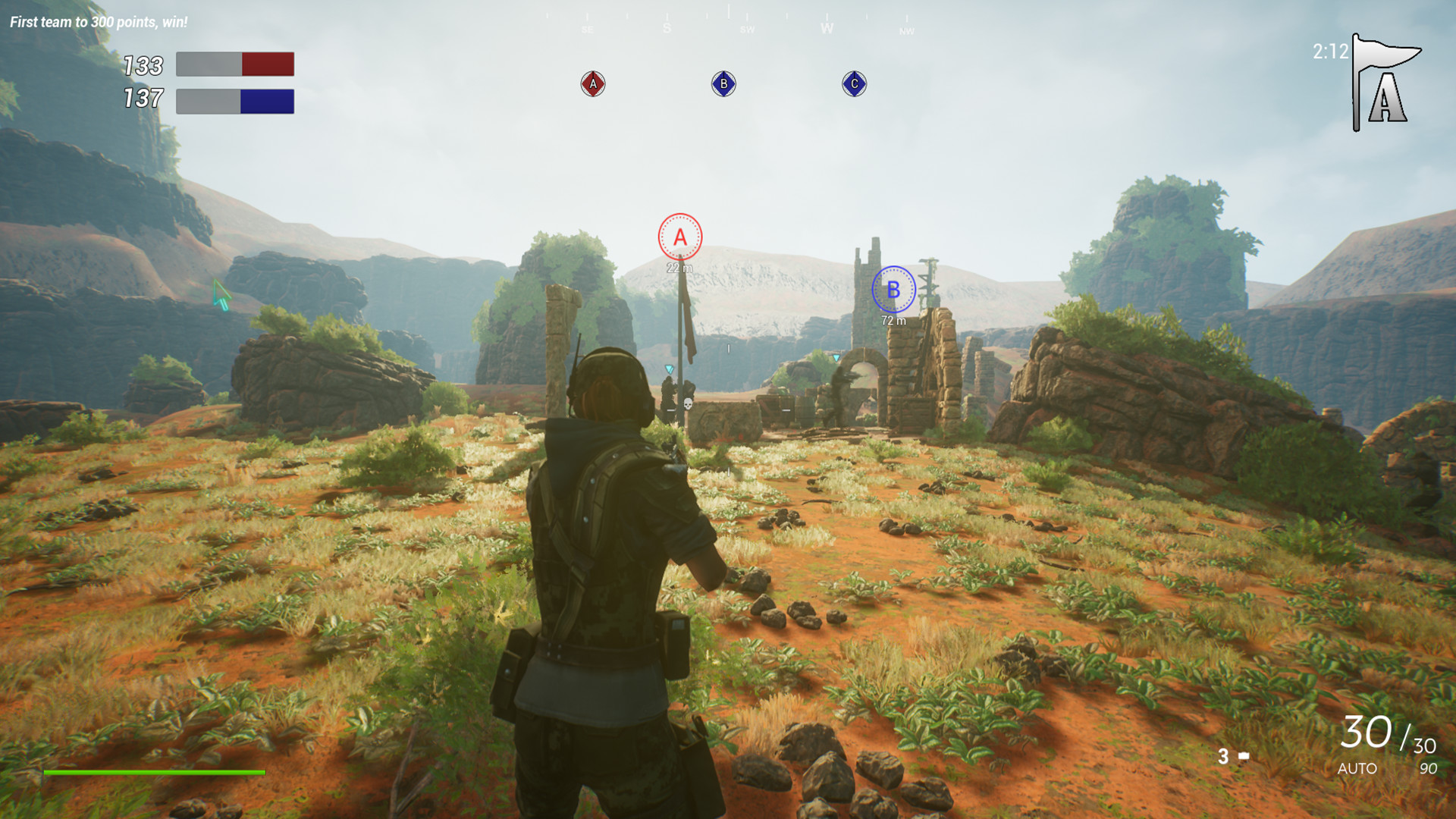Select the red team score bar showing 133
Screen dimensions: 1456x819
235,64
